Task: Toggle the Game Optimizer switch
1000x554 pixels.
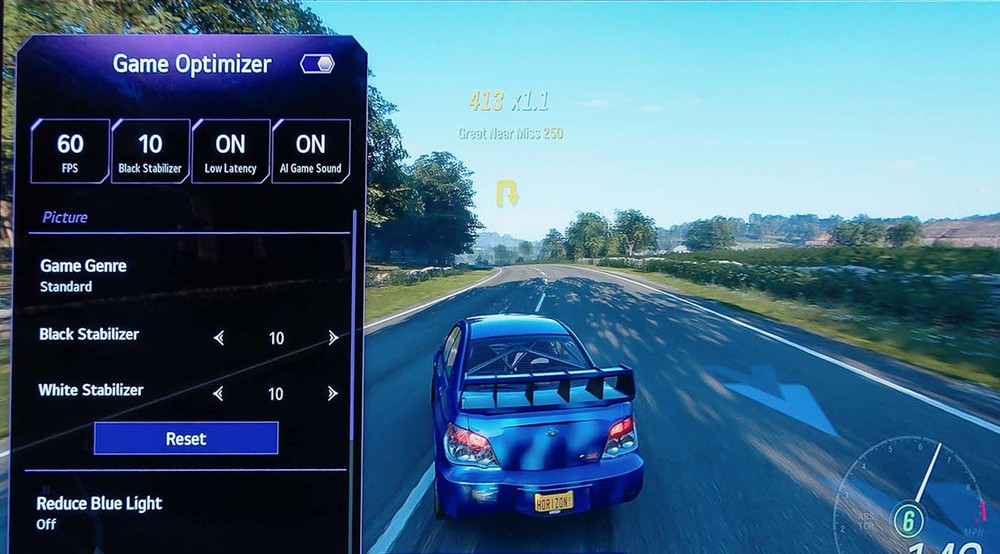Action: pyautogui.click(x=317, y=64)
